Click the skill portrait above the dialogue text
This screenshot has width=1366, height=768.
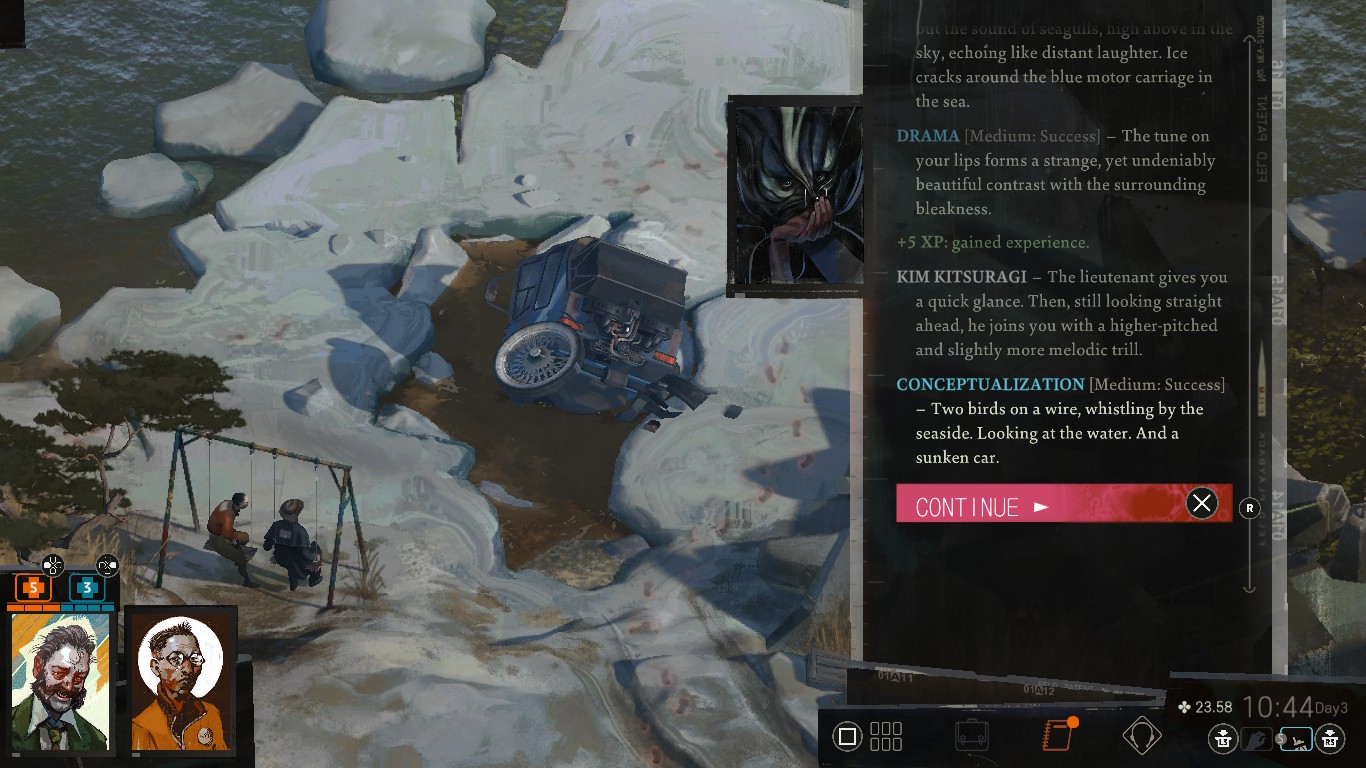[797, 193]
